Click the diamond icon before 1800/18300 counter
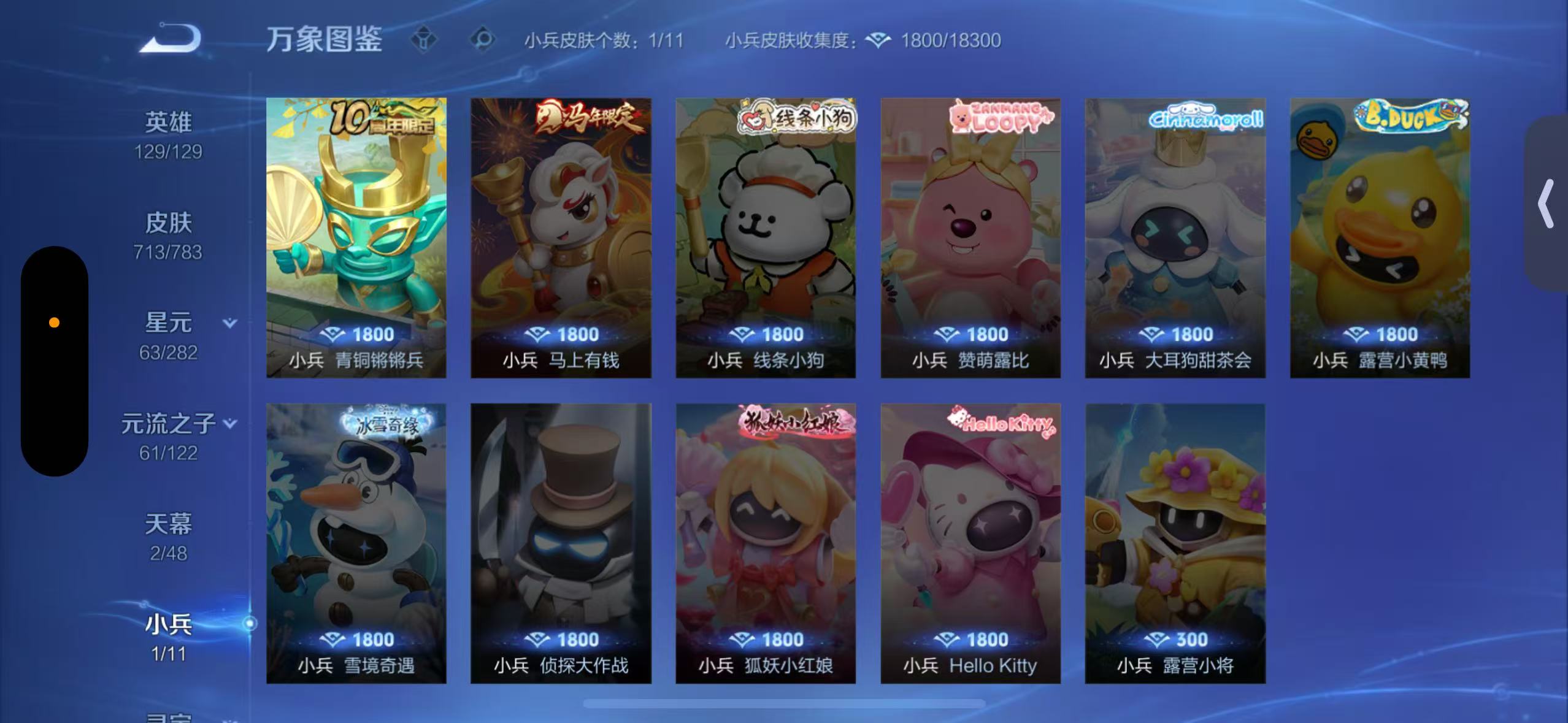 tap(878, 39)
